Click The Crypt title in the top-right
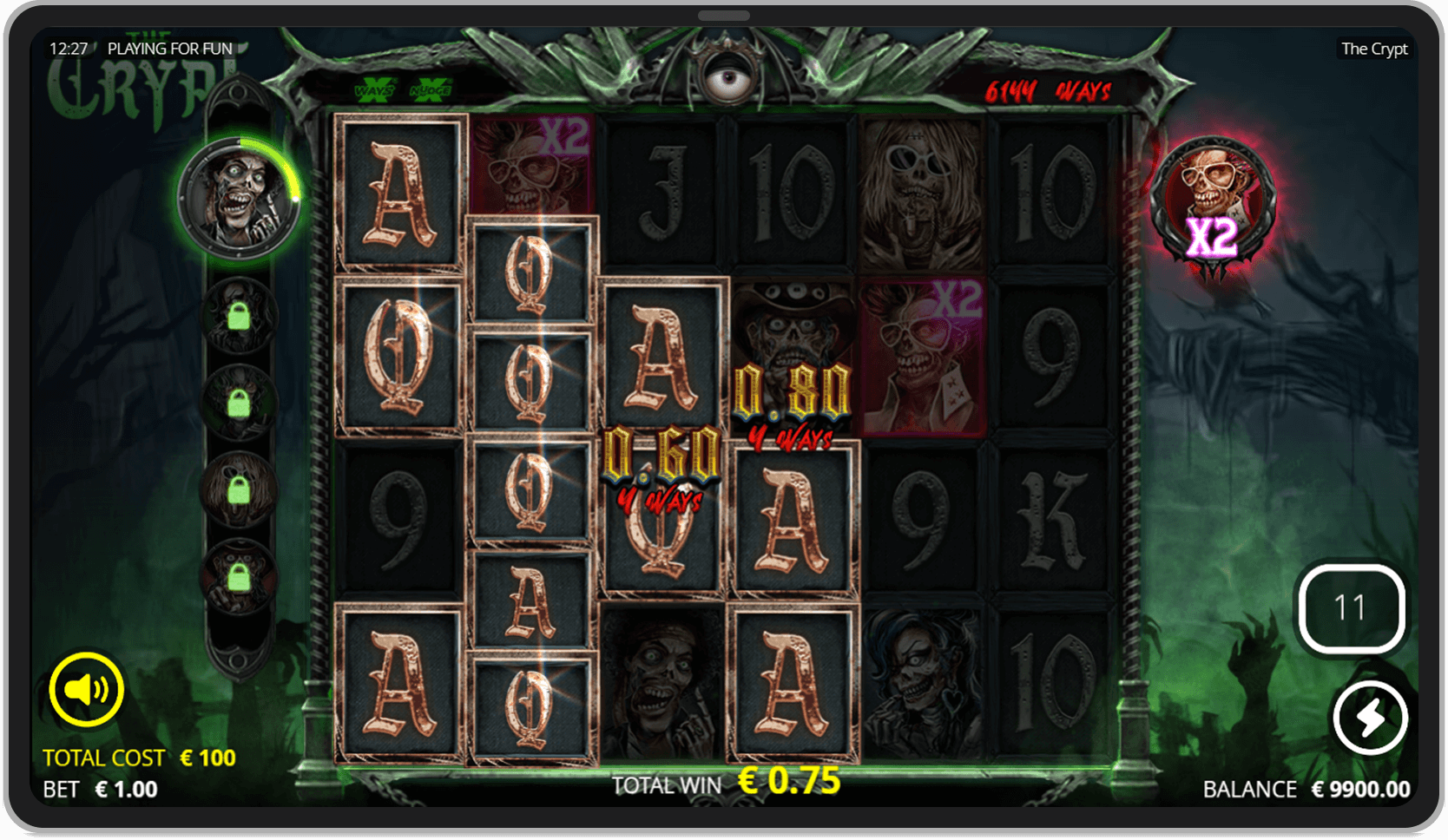1448x840 pixels. tap(1374, 49)
